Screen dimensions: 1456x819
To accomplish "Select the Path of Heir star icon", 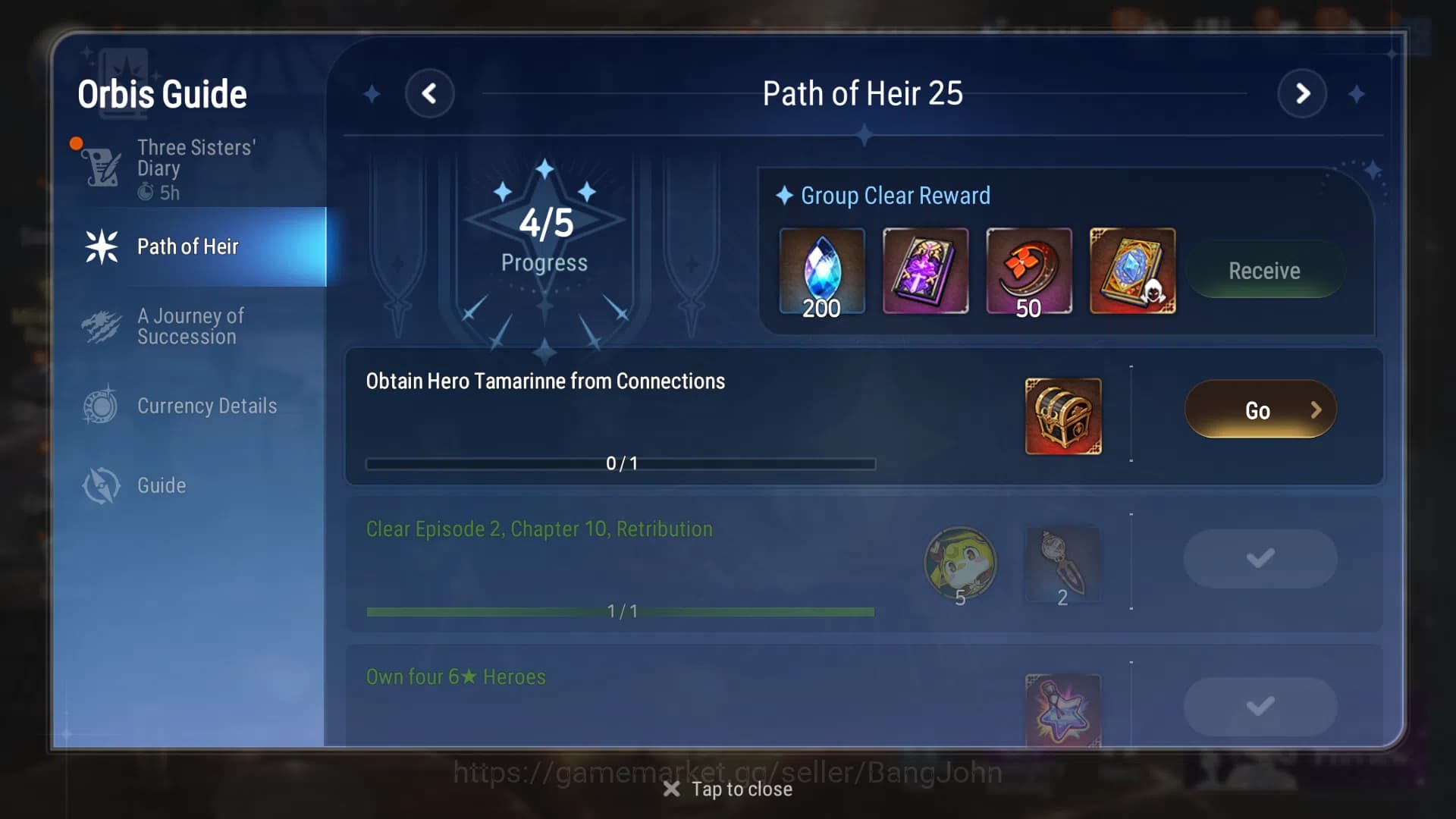I will [100, 246].
